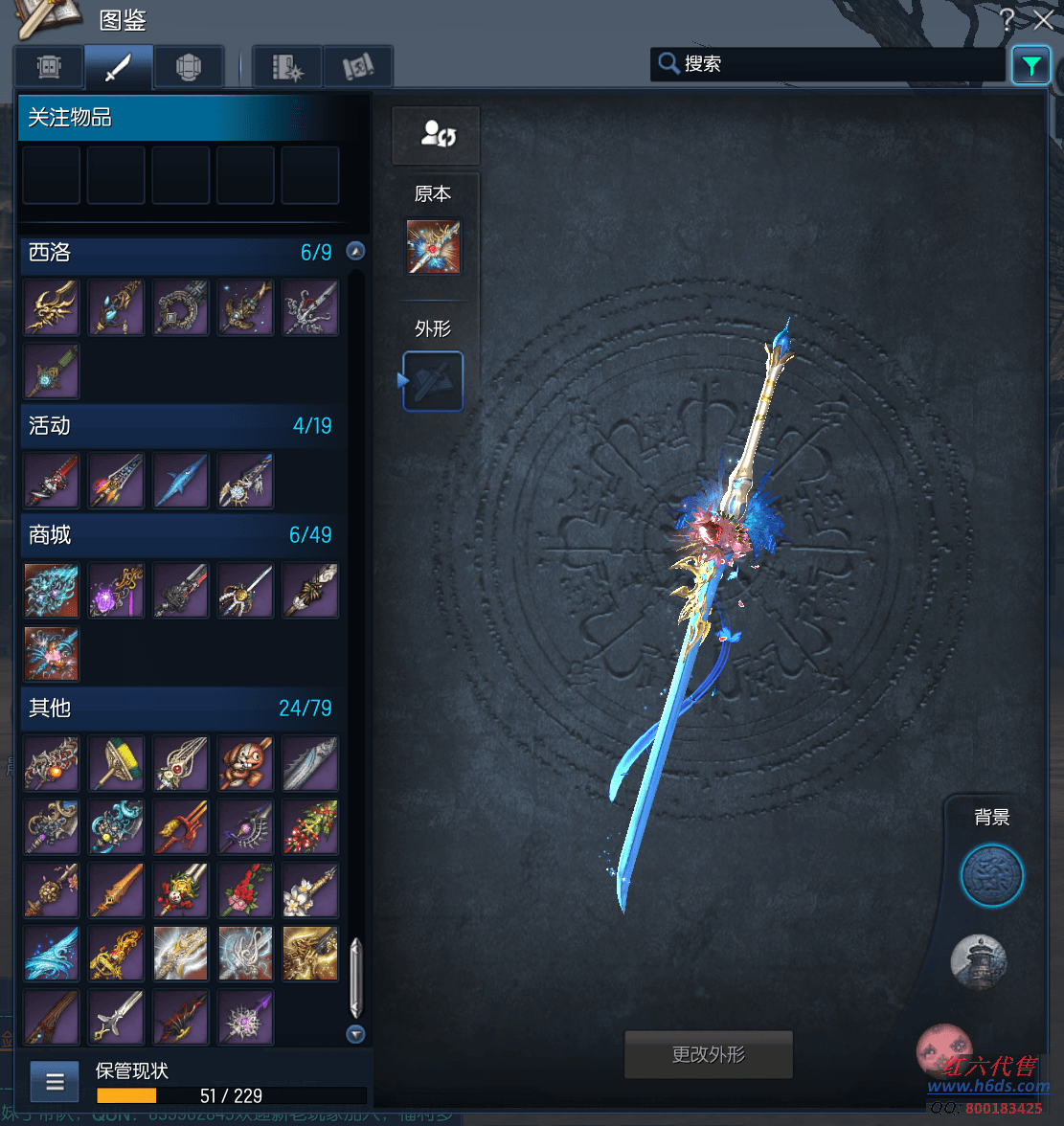Open the three-line menu button
The height and width of the screenshot is (1126, 1064).
pos(55,1082)
